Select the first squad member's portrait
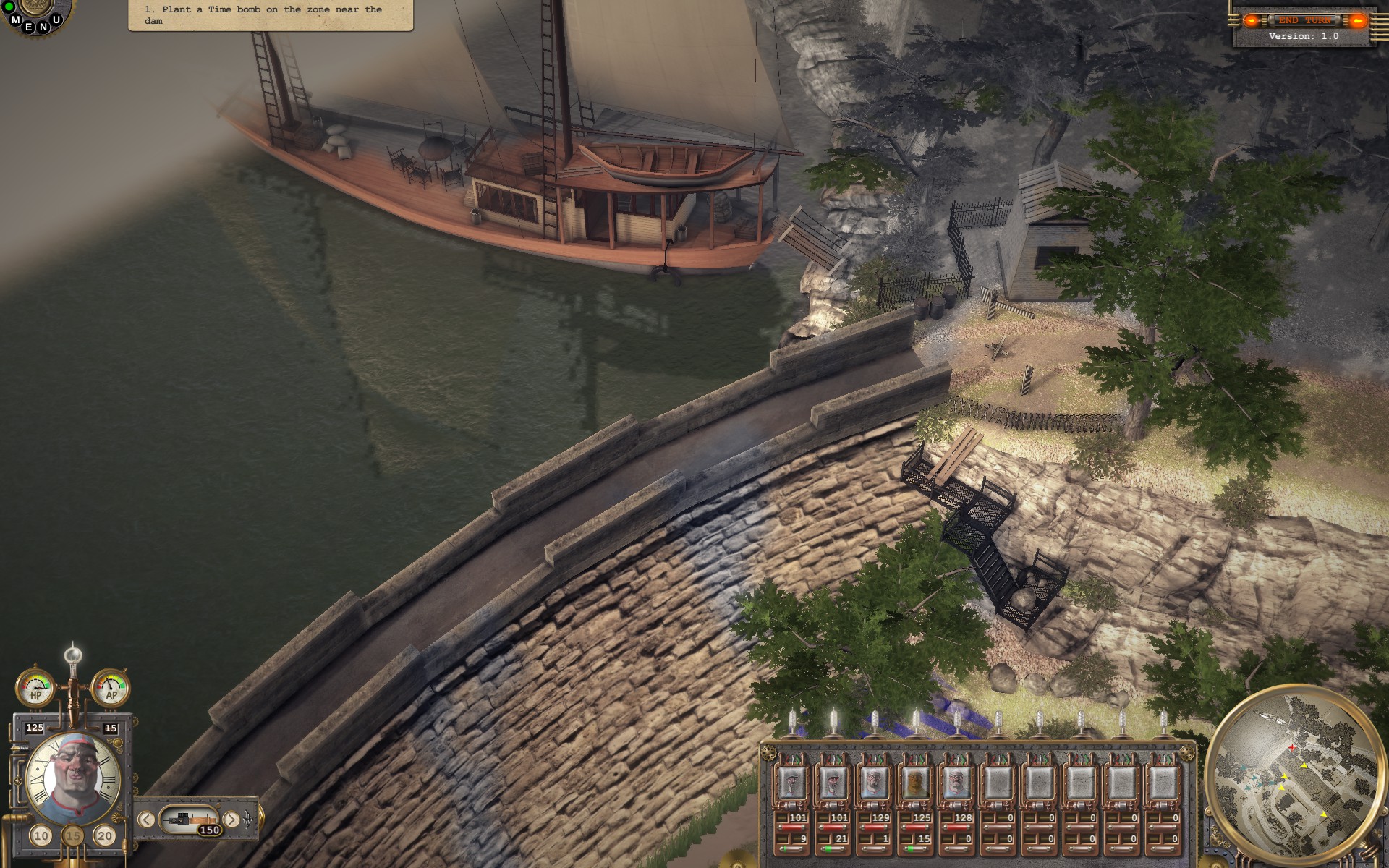 point(791,783)
